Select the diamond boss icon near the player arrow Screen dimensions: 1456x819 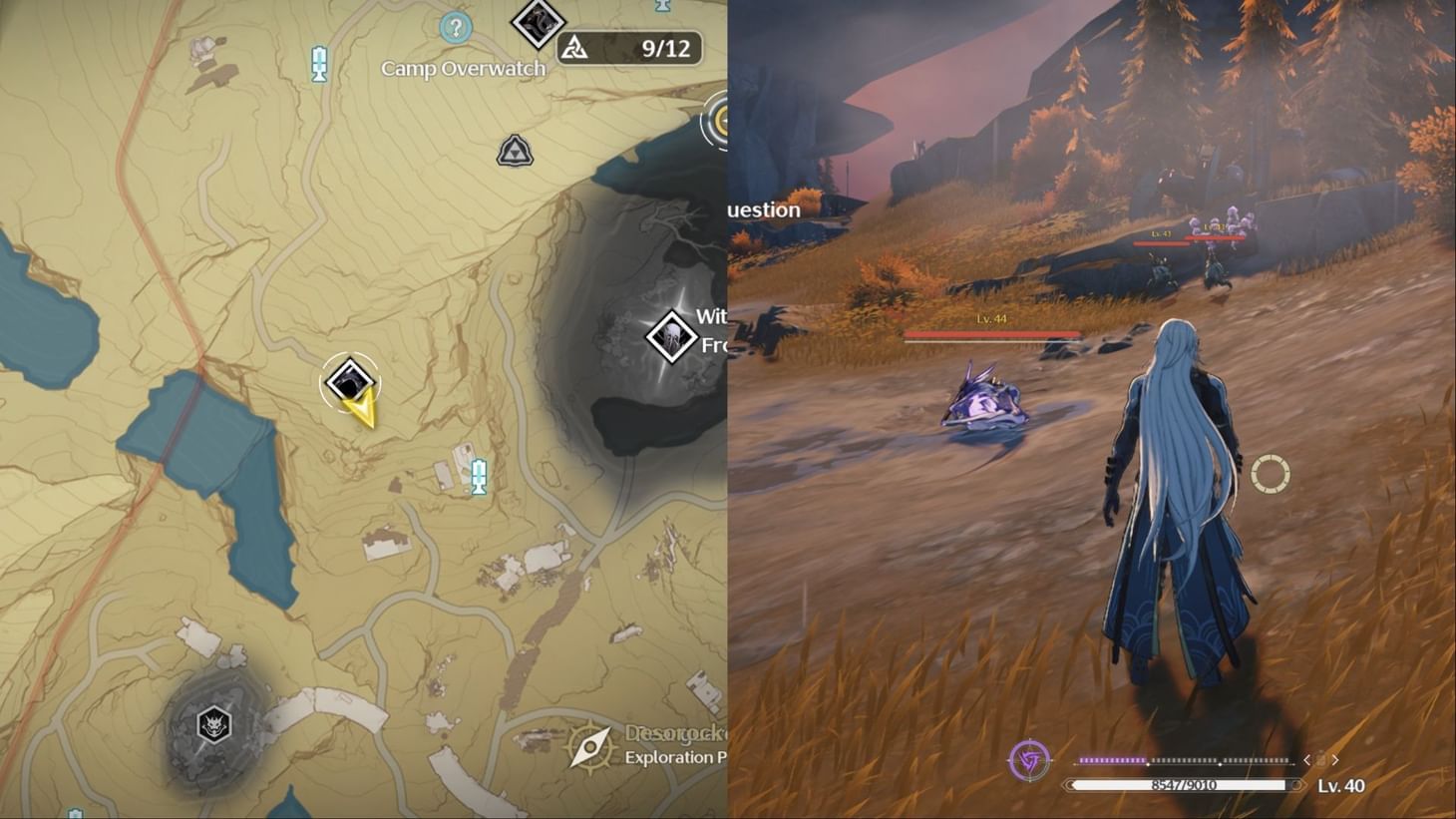(350, 380)
